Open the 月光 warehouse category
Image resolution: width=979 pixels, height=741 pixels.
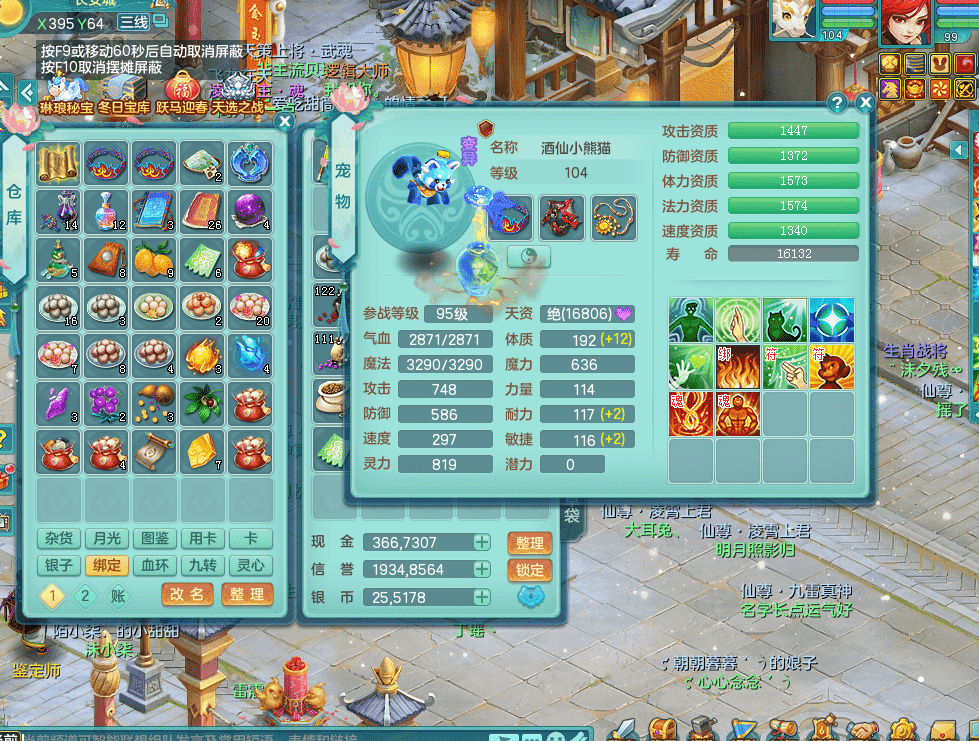[x=107, y=539]
